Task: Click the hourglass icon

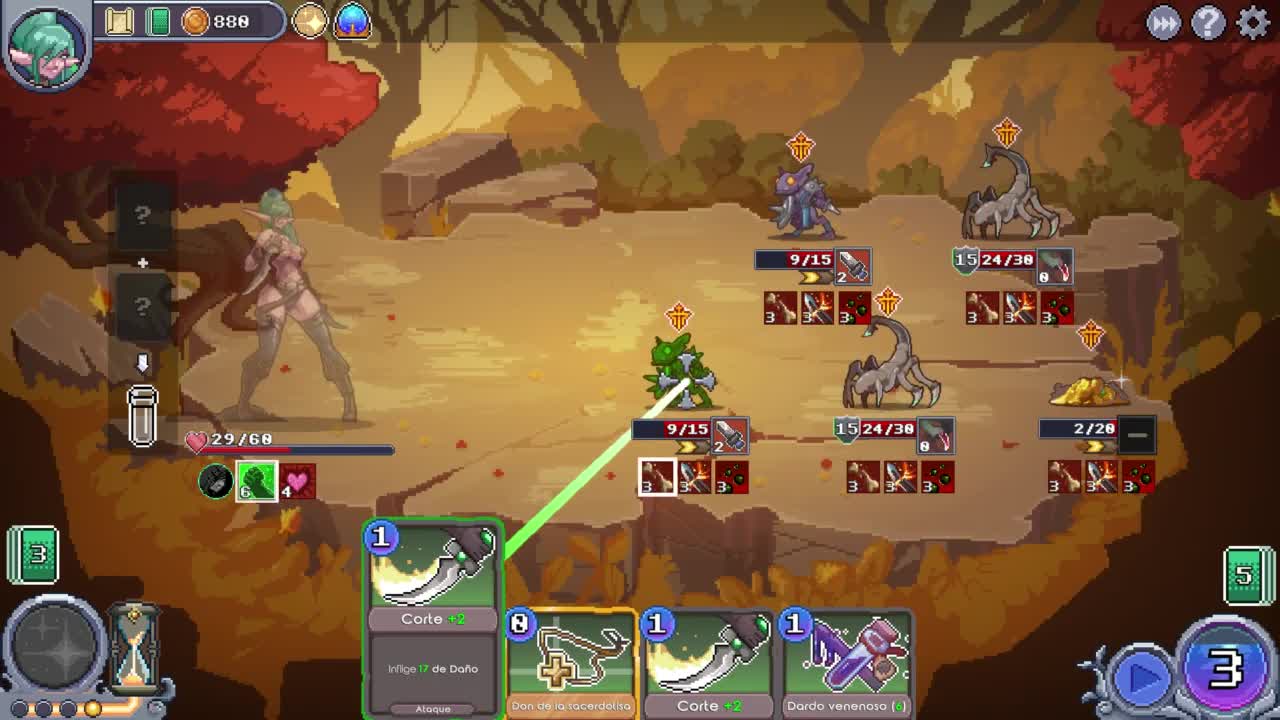Action: click(135, 648)
